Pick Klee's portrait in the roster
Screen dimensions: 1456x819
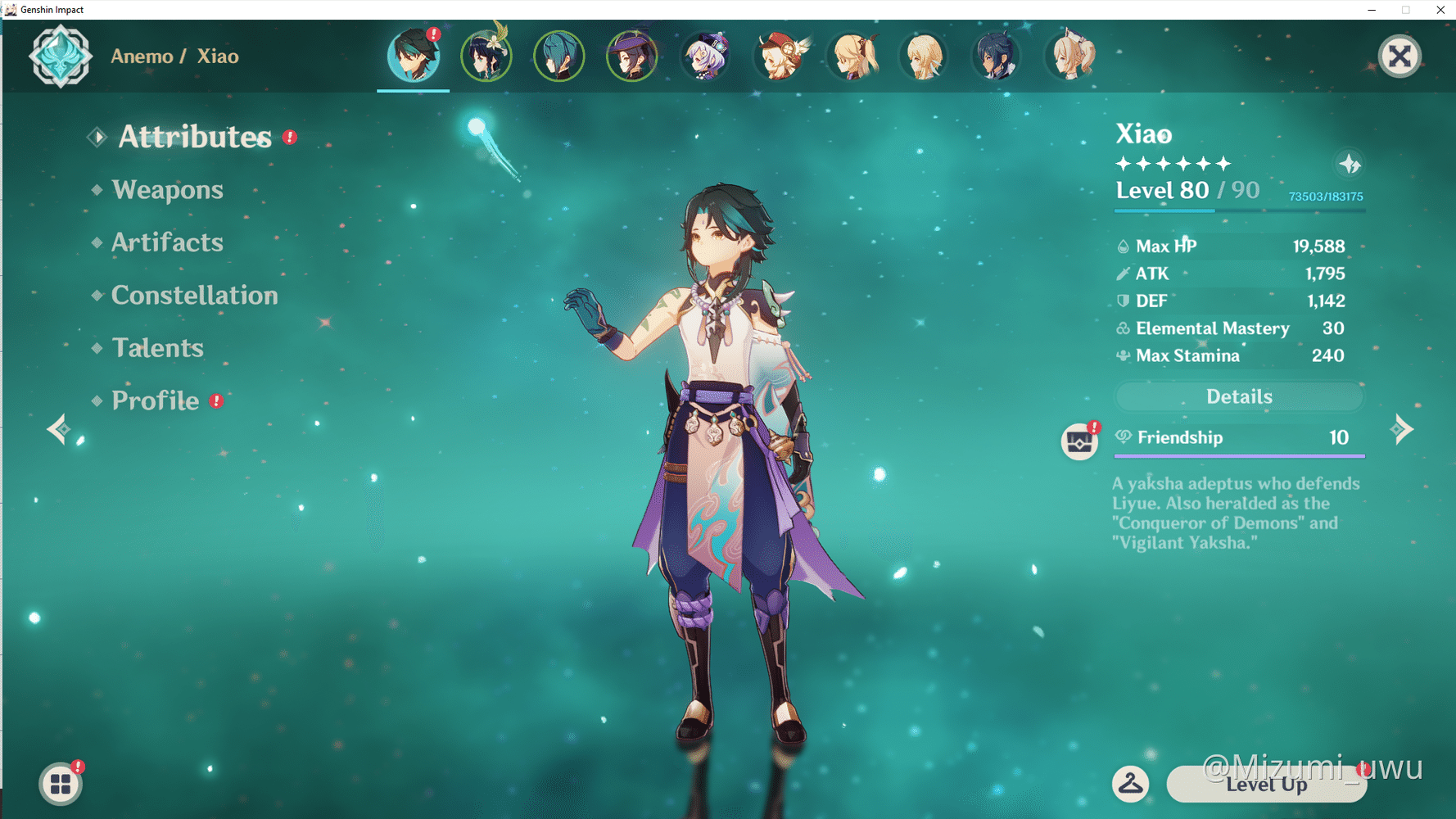(x=779, y=57)
